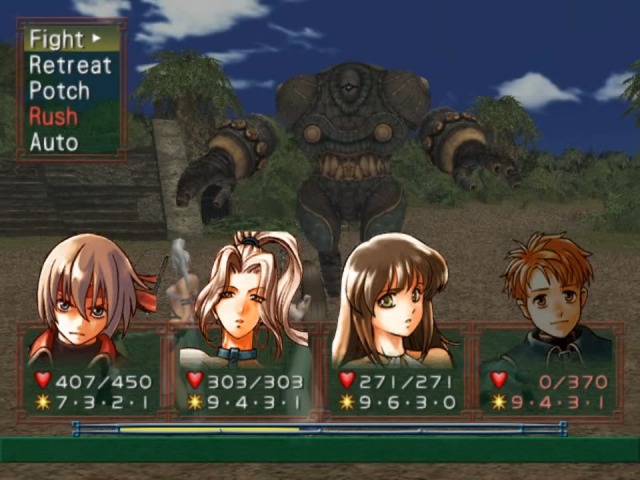This screenshot has height=480, width=640.
Task: Activate Auto battle mode
Action: (53, 142)
